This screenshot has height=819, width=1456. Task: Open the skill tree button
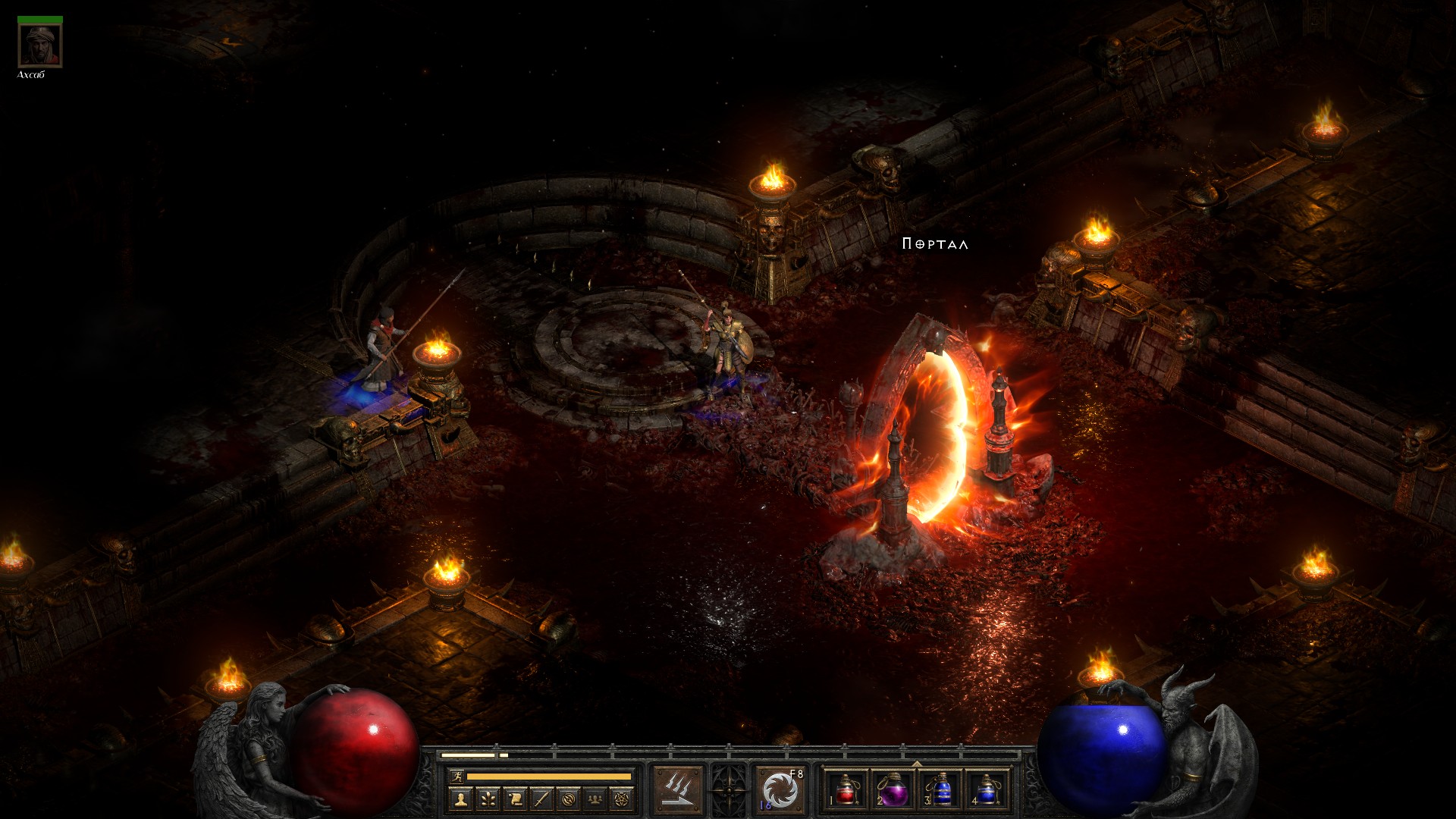[x=488, y=799]
